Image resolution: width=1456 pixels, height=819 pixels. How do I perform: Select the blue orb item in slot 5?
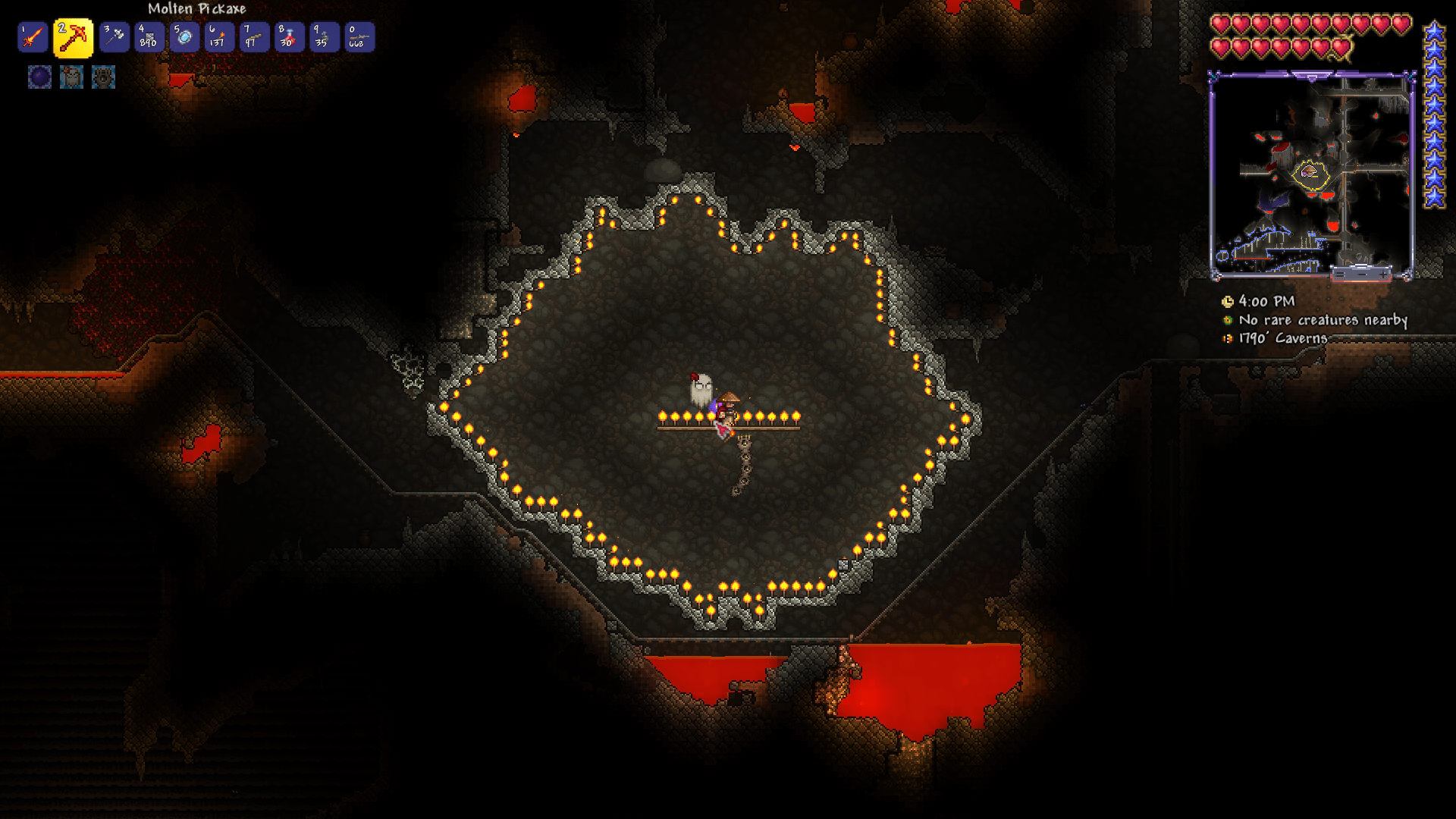184,37
